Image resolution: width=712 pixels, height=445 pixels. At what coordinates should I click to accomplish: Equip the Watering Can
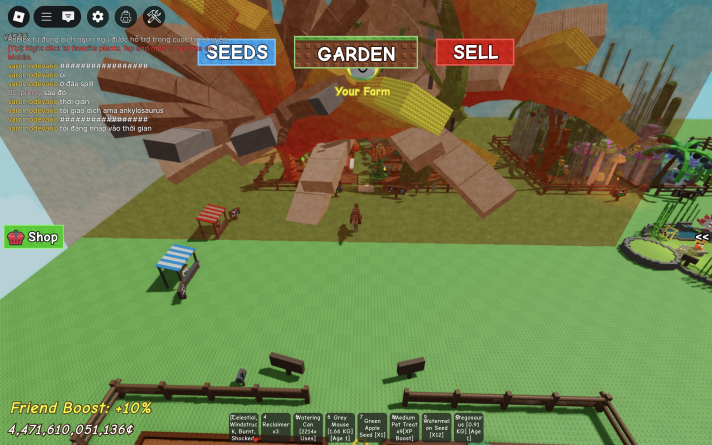[x=308, y=427]
